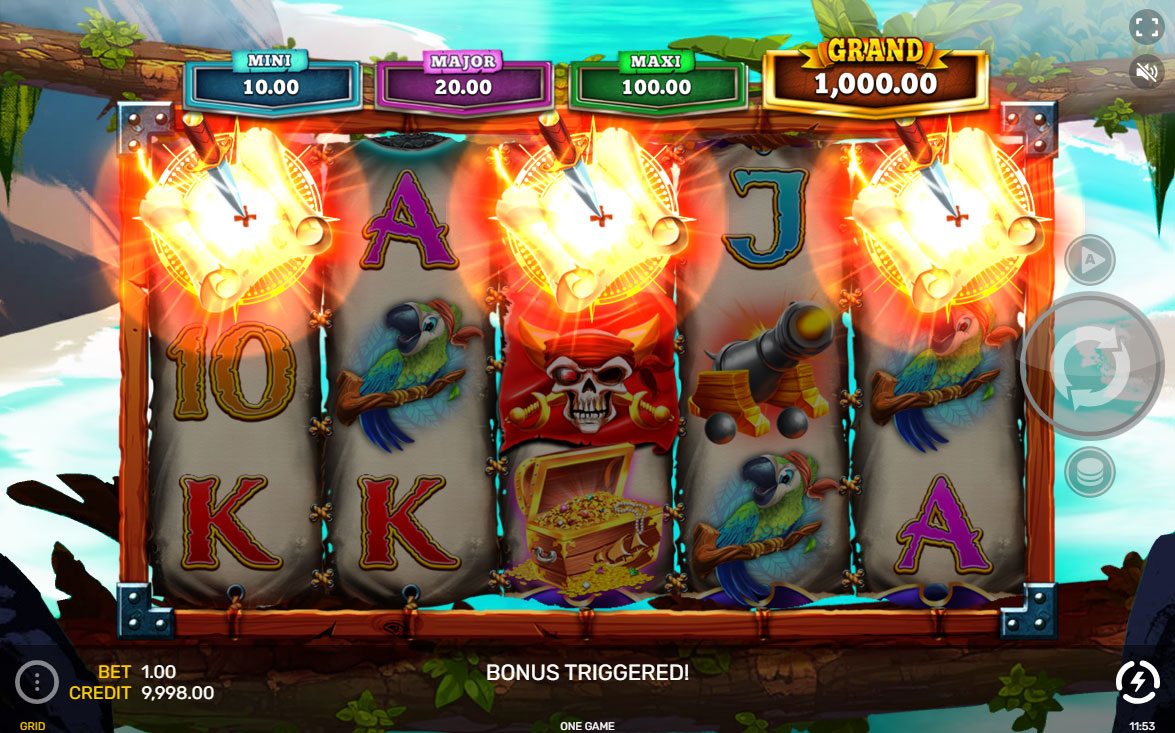Open the bet coins selector
This screenshot has height=733, width=1175.
1089,472
